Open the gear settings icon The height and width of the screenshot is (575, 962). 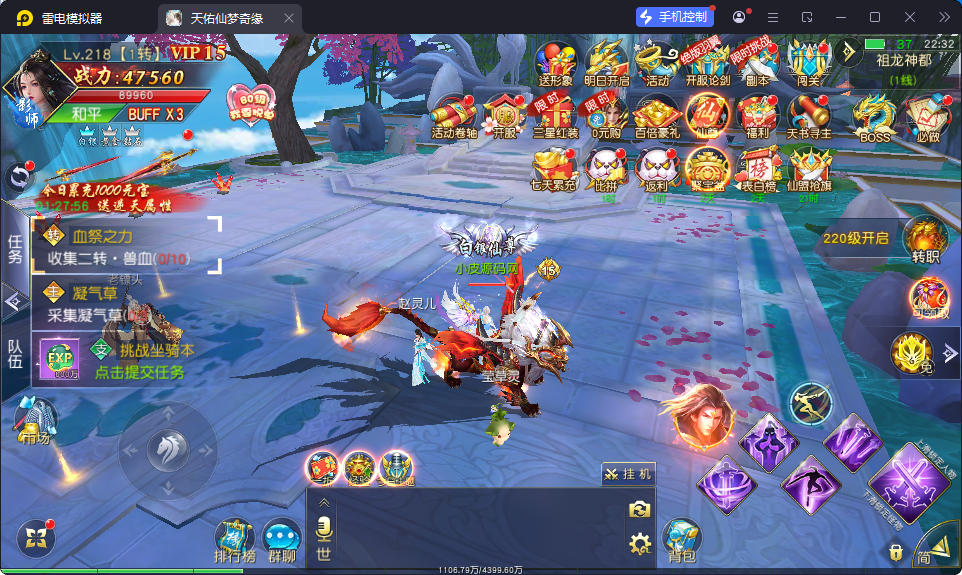pyautogui.click(x=639, y=543)
